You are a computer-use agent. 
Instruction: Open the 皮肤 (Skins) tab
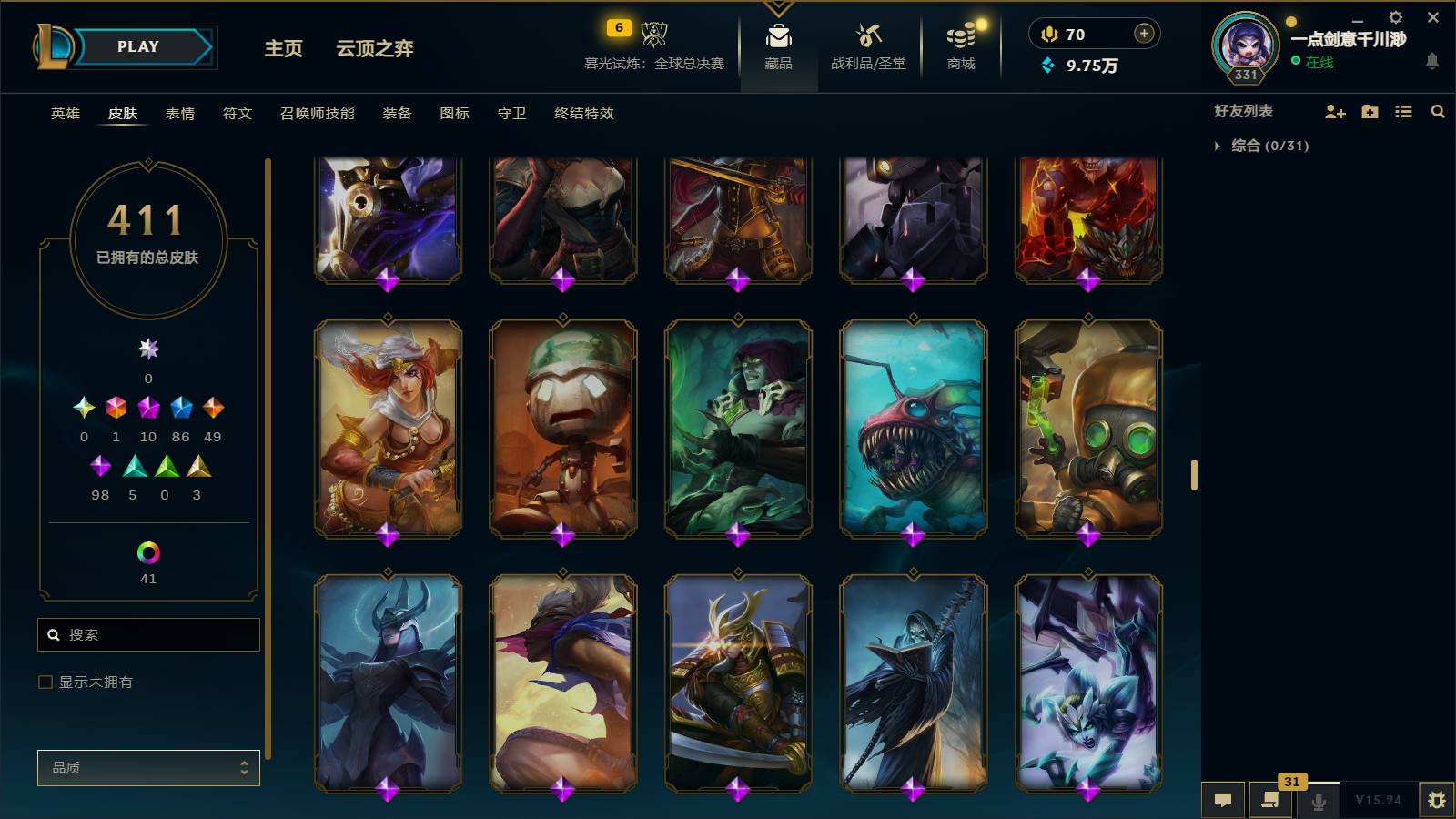[x=123, y=114]
